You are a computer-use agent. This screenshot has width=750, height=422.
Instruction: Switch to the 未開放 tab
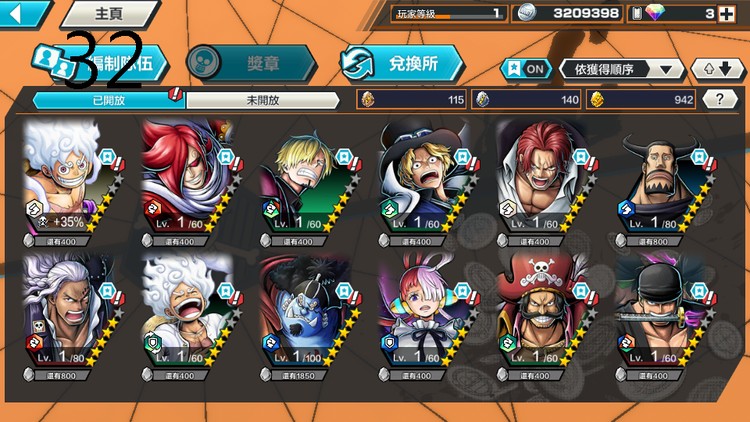263,100
